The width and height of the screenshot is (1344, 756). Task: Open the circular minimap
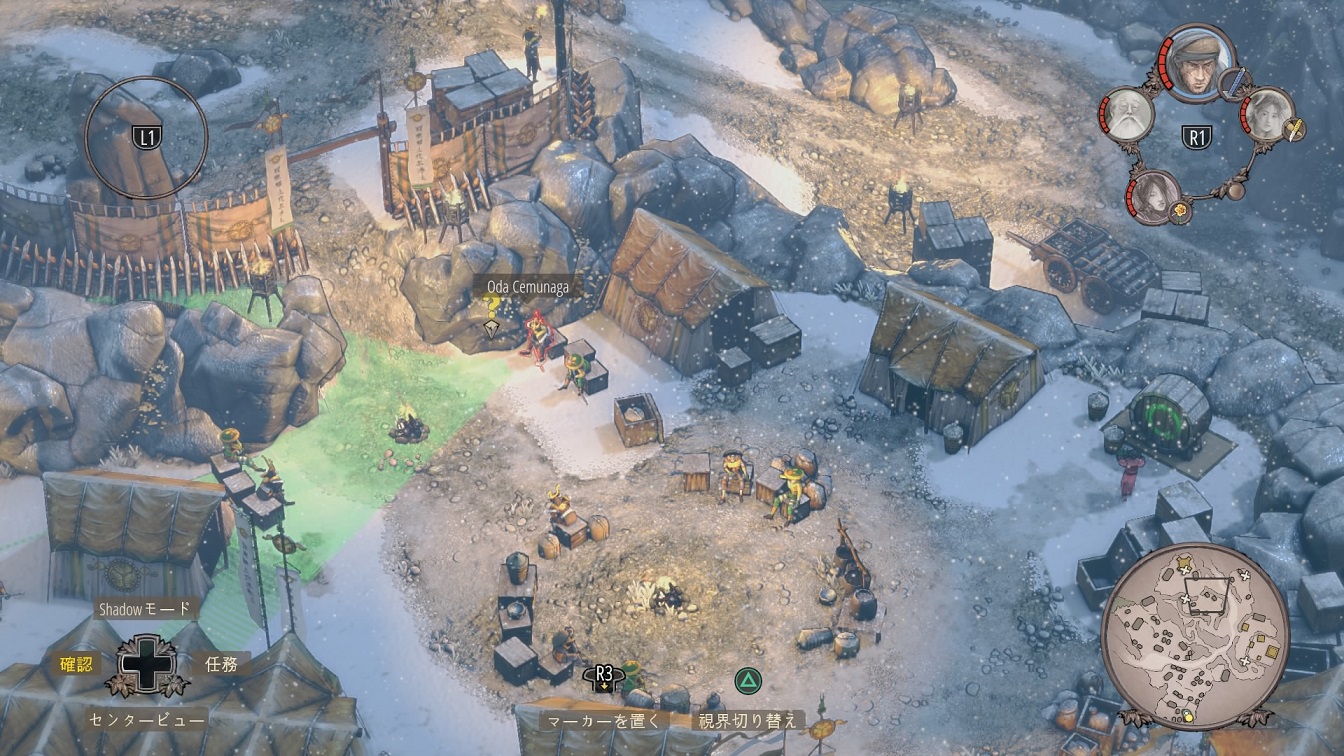click(1194, 636)
